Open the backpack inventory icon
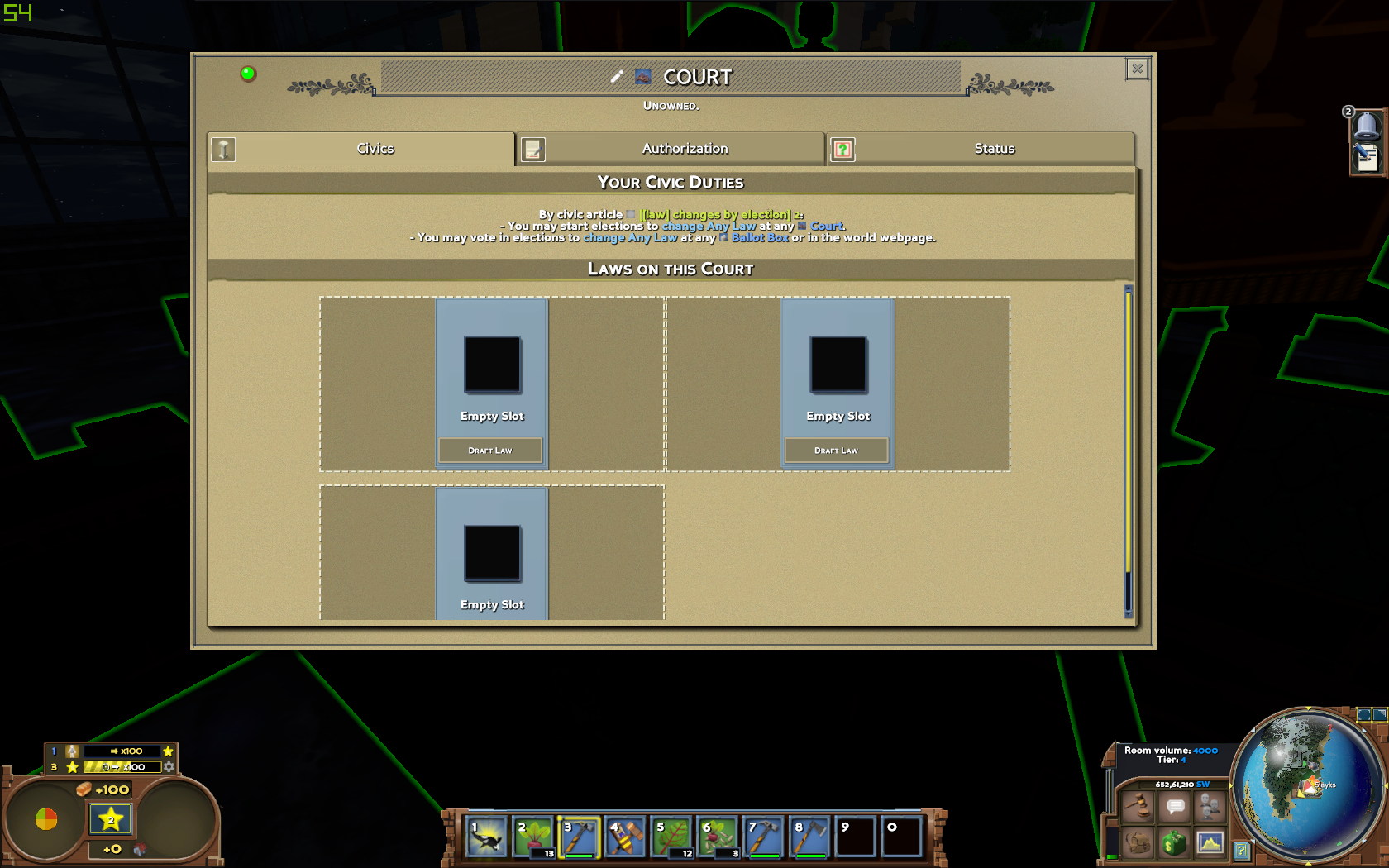This screenshot has height=868, width=1389. click(x=1139, y=843)
